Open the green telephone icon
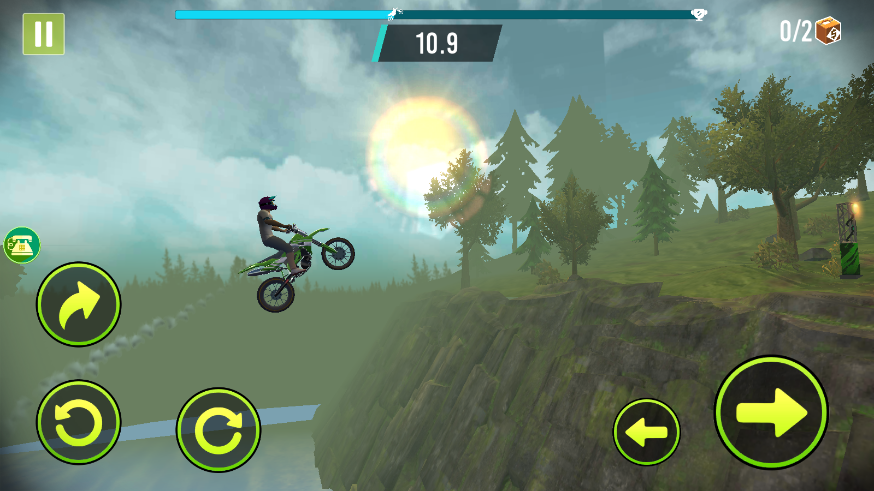 (x=21, y=245)
